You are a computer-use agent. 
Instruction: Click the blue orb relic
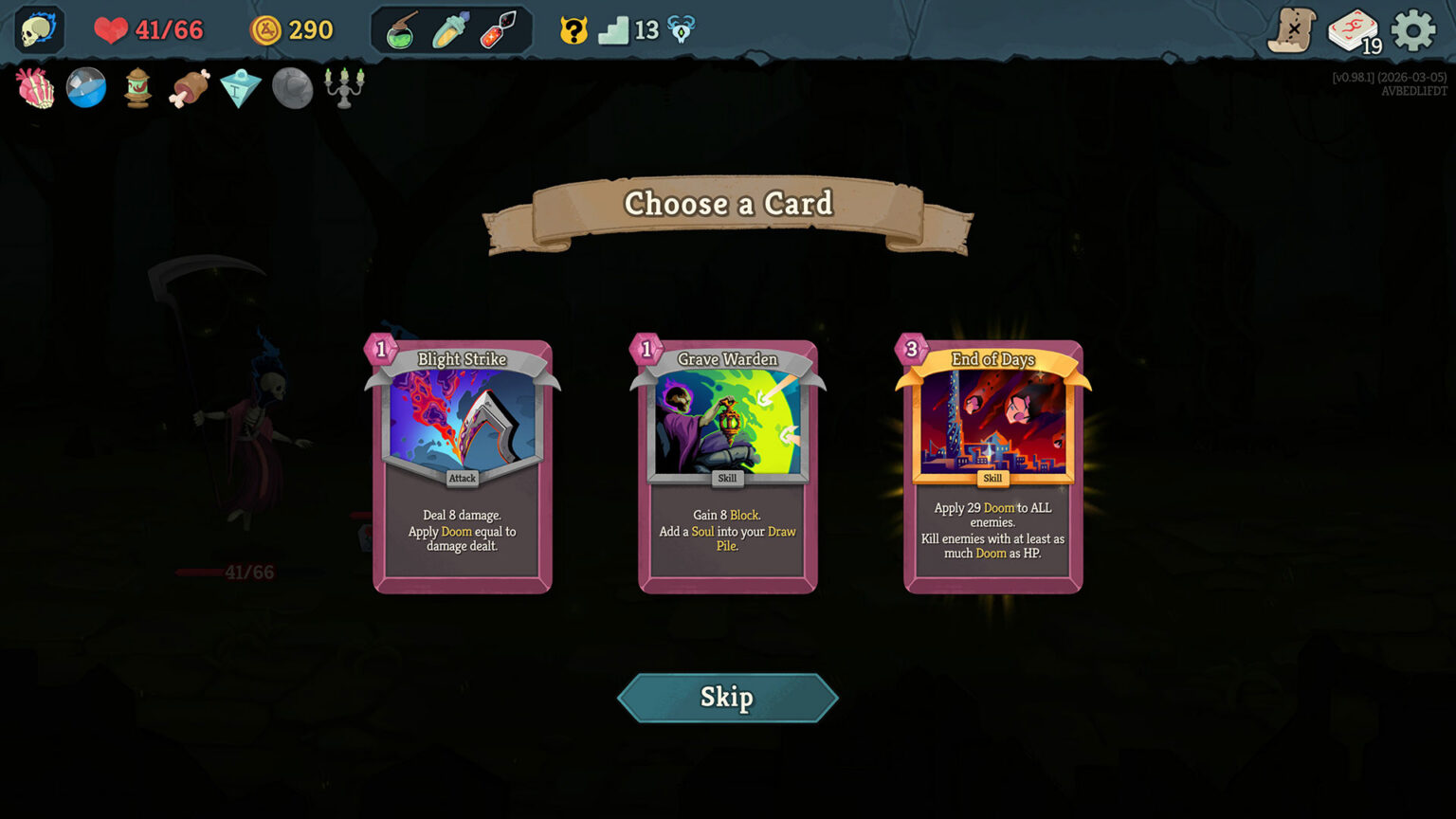[86, 88]
